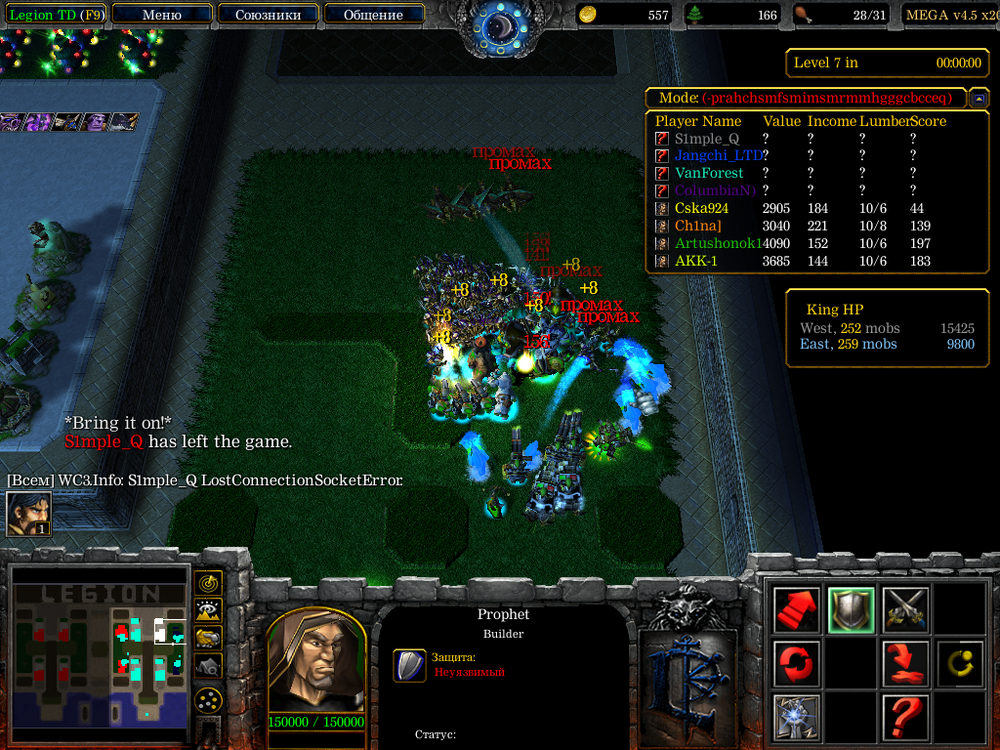
Task: Toggle minimap terrain display
Action: pyautogui.click(x=209, y=610)
